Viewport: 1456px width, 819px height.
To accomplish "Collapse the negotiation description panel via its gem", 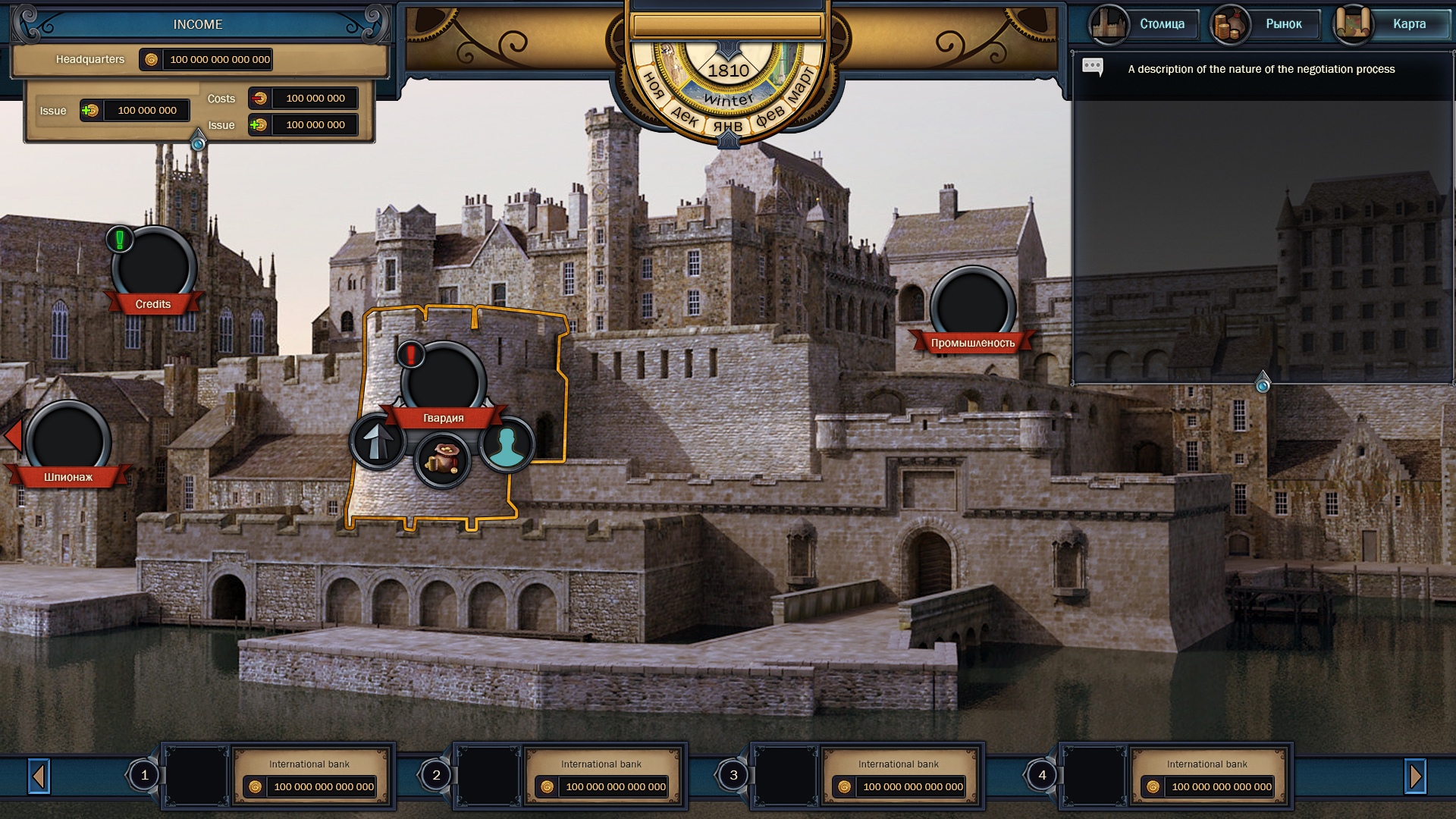I will [x=1263, y=384].
